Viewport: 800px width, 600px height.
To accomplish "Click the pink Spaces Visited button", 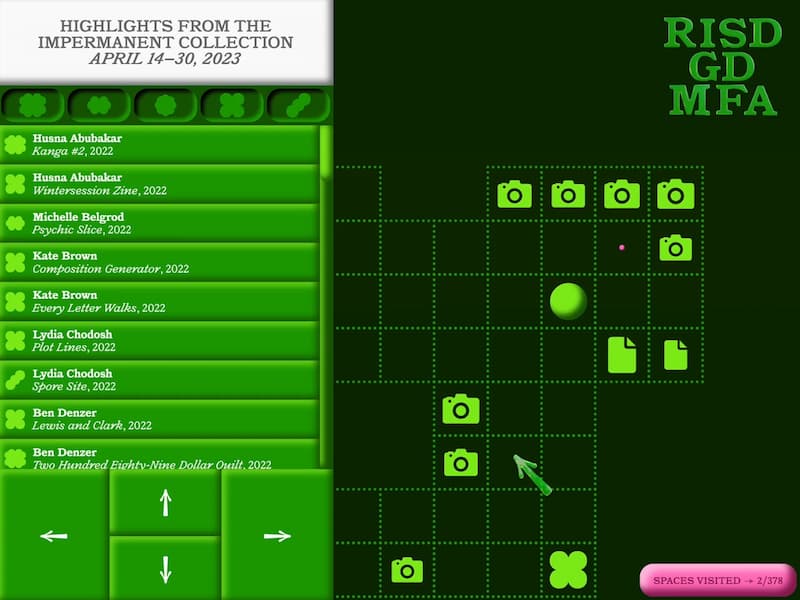I will tap(718, 580).
